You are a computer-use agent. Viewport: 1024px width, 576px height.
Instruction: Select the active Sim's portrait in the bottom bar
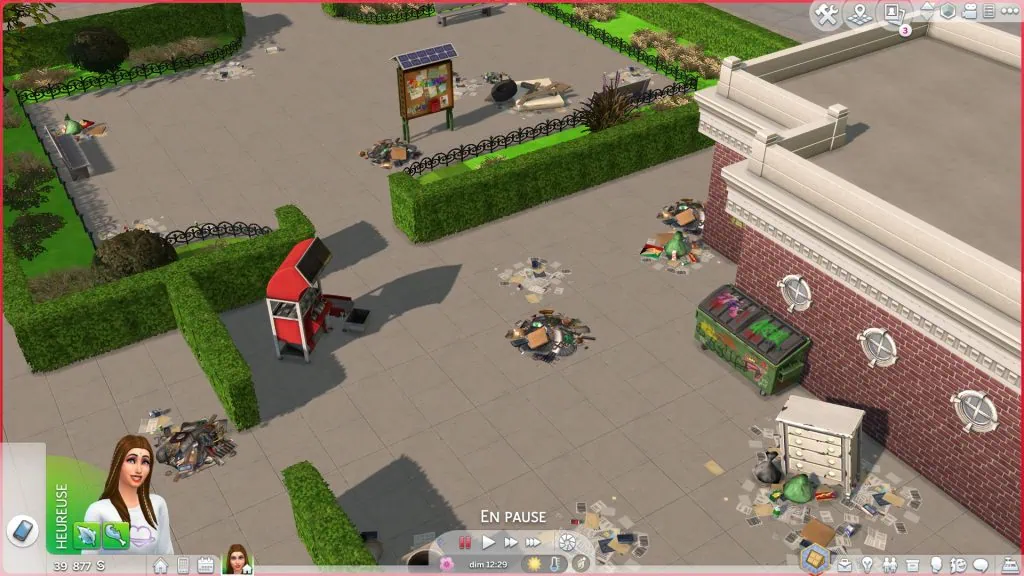pos(238,560)
